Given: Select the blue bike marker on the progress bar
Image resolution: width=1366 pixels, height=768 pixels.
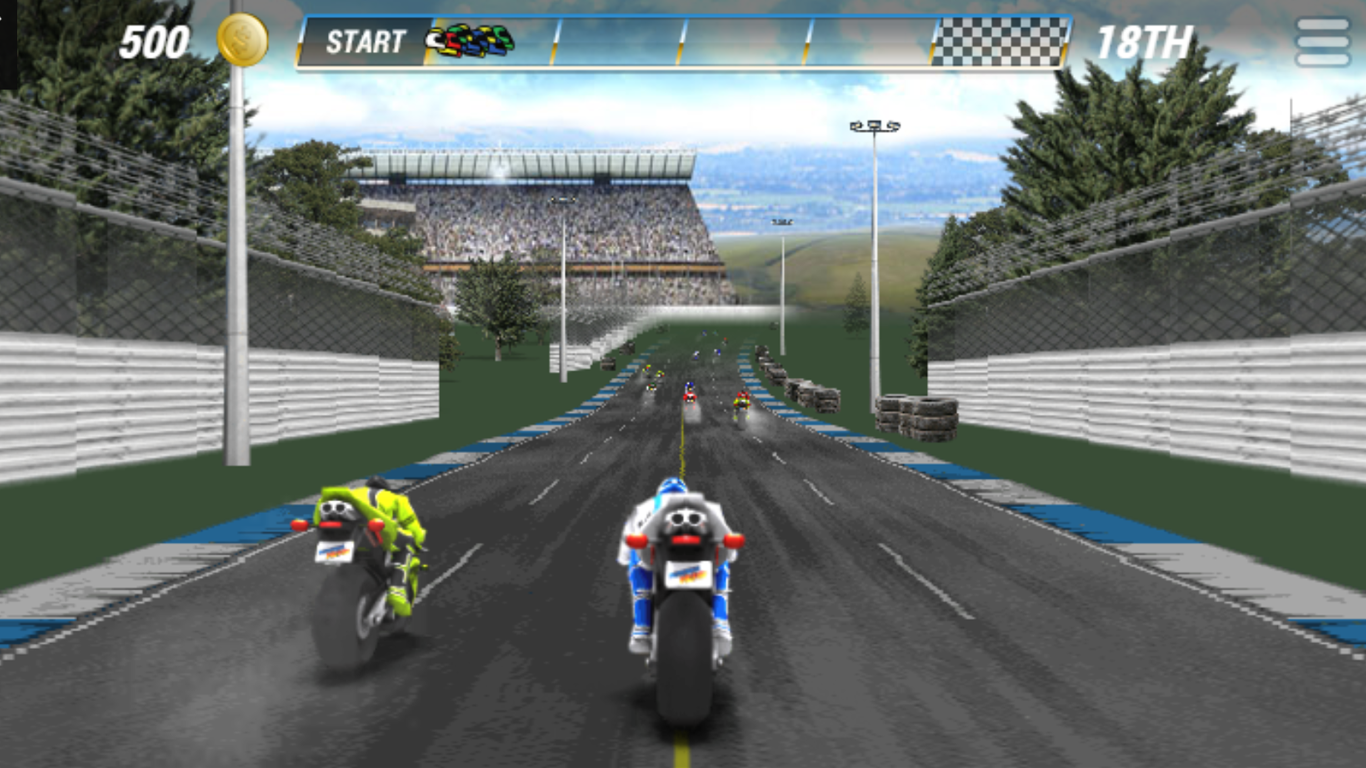Looking at the screenshot, I should click(x=475, y=42).
